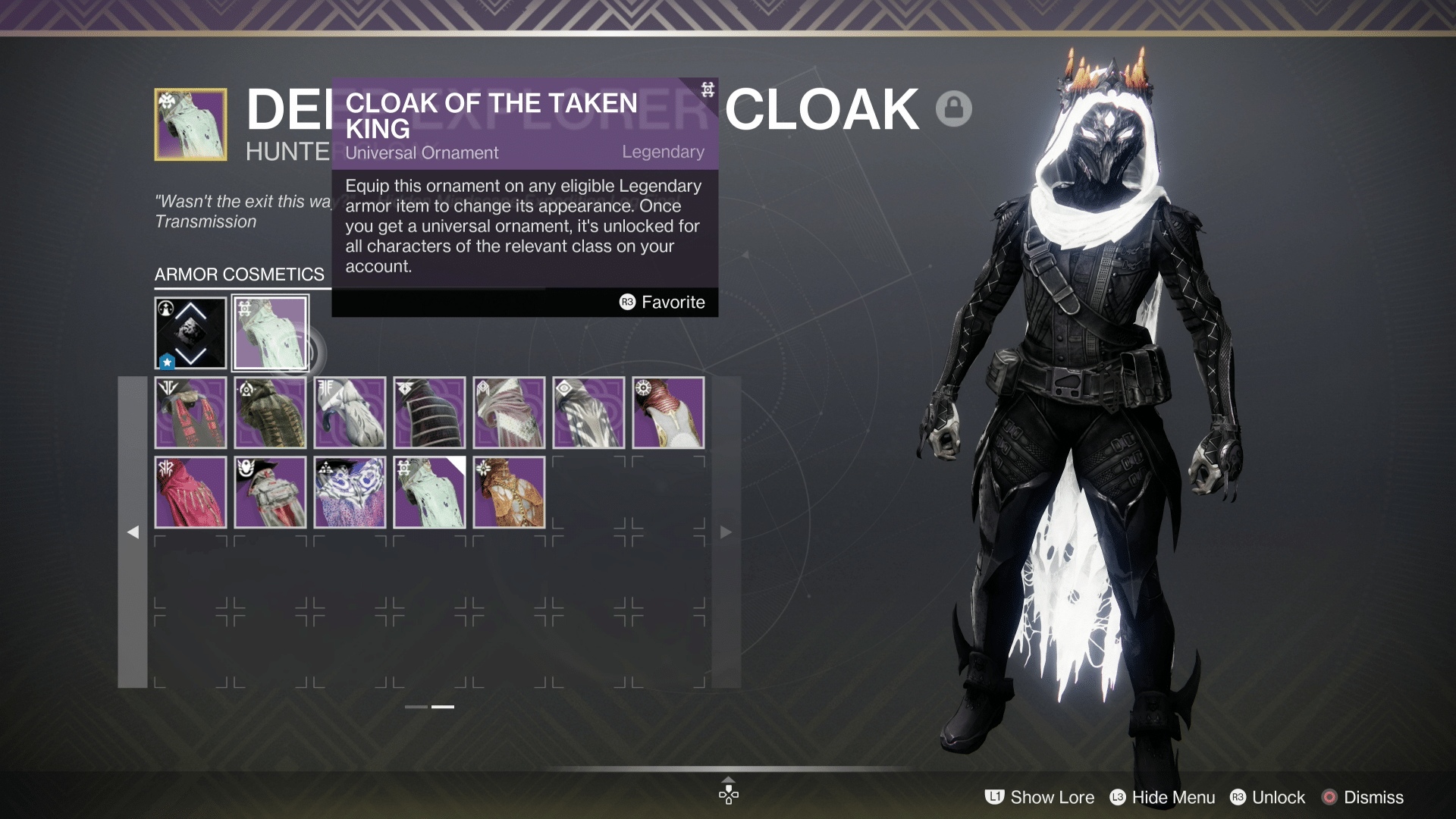Switch to the Armor Cosmetics tab

coord(239,274)
